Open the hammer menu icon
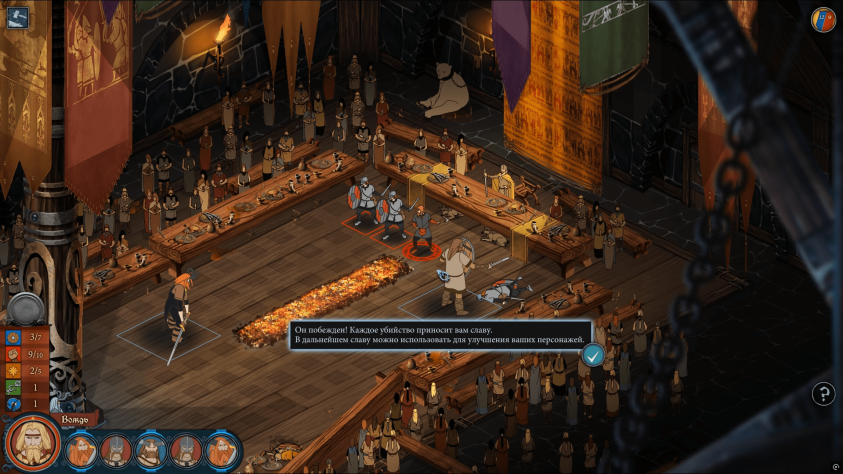843x474 pixels. tap(17, 18)
